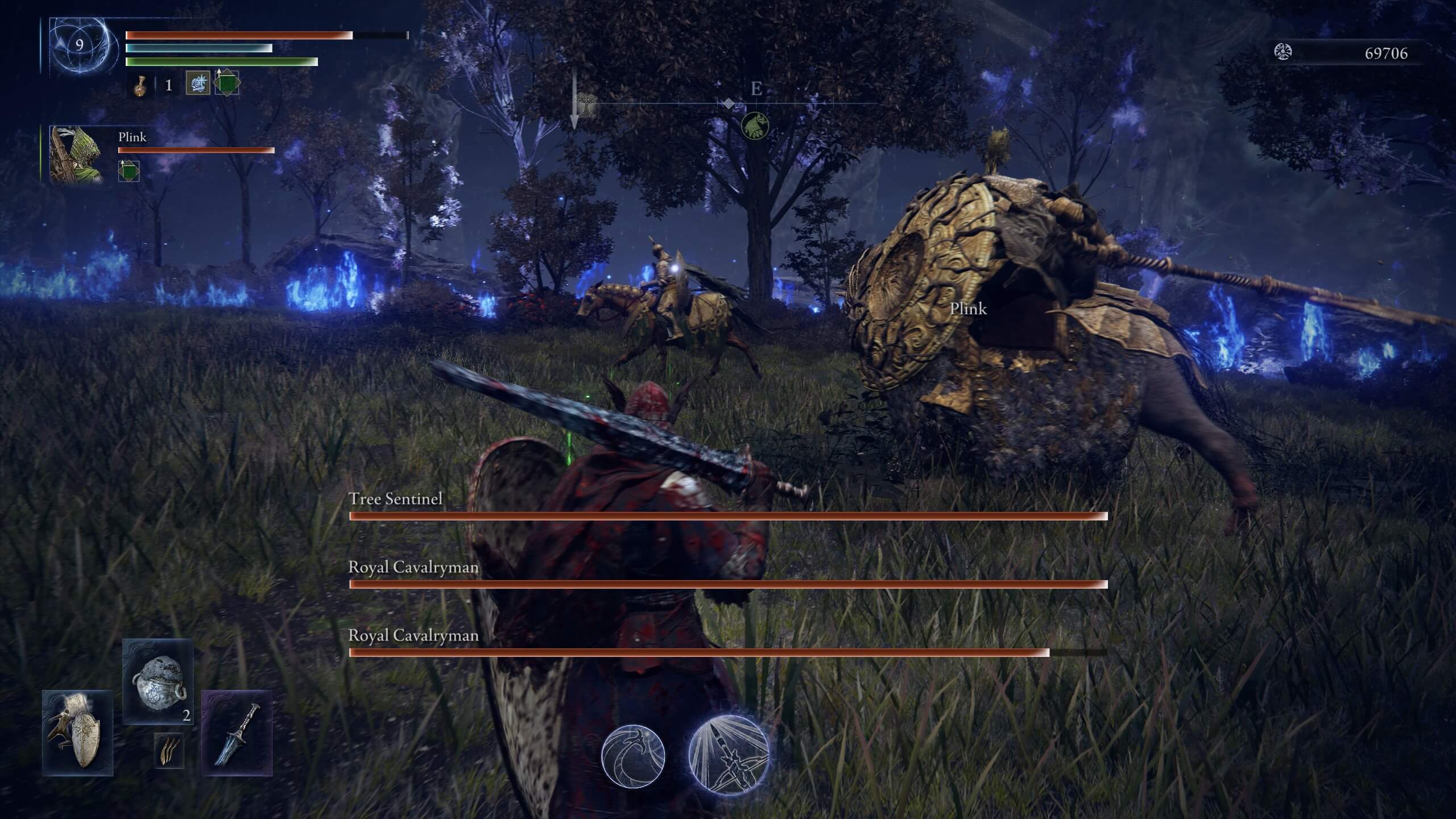Select the level 9 character emblem
Viewport: 1456px width, 819px height.
click(79, 45)
